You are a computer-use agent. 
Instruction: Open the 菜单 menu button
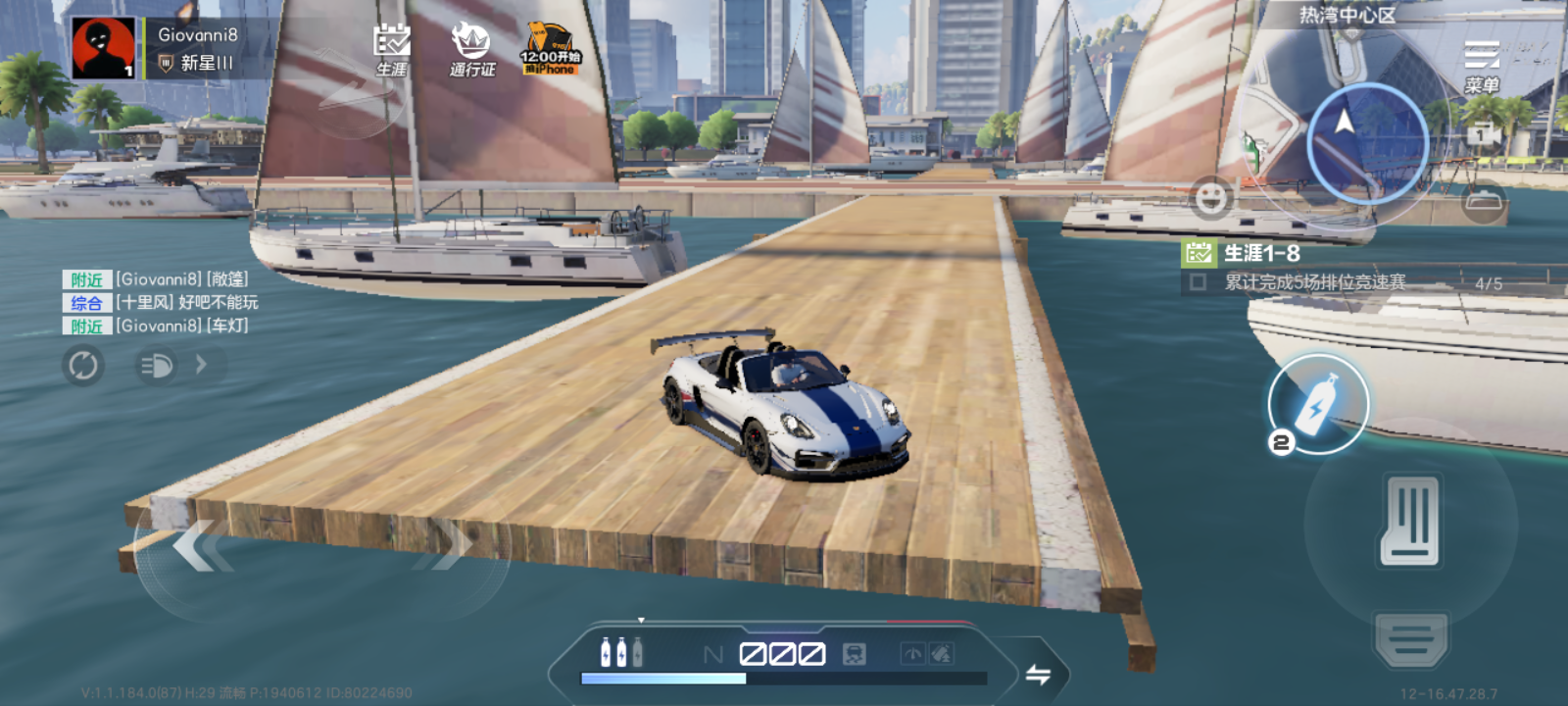point(1482,66)
